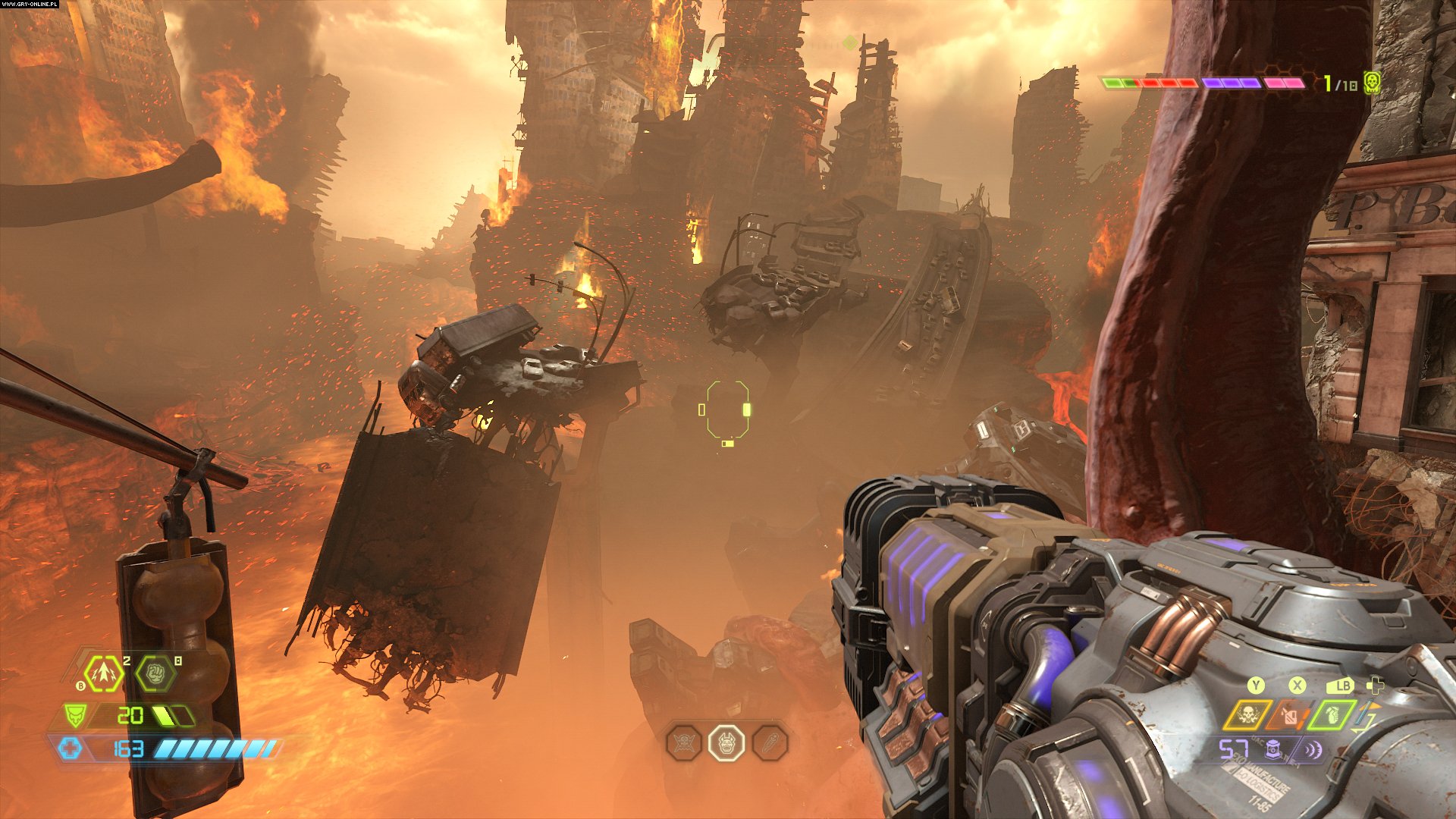1456x819 pixels.
Task: Select the orange chainsaw fuel icon
Action: (1289, 715)
